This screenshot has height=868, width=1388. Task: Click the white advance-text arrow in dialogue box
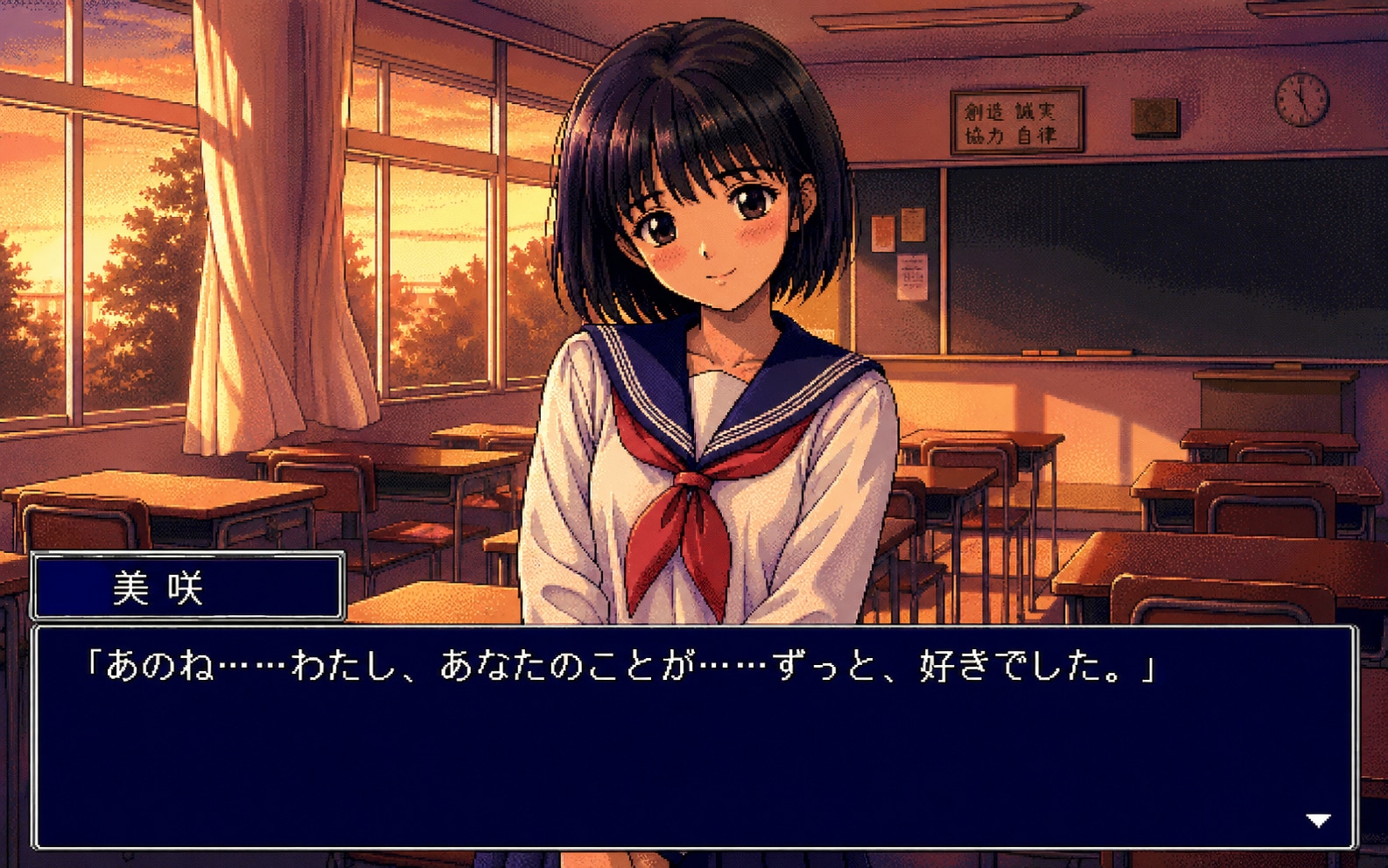point(1318,821)
